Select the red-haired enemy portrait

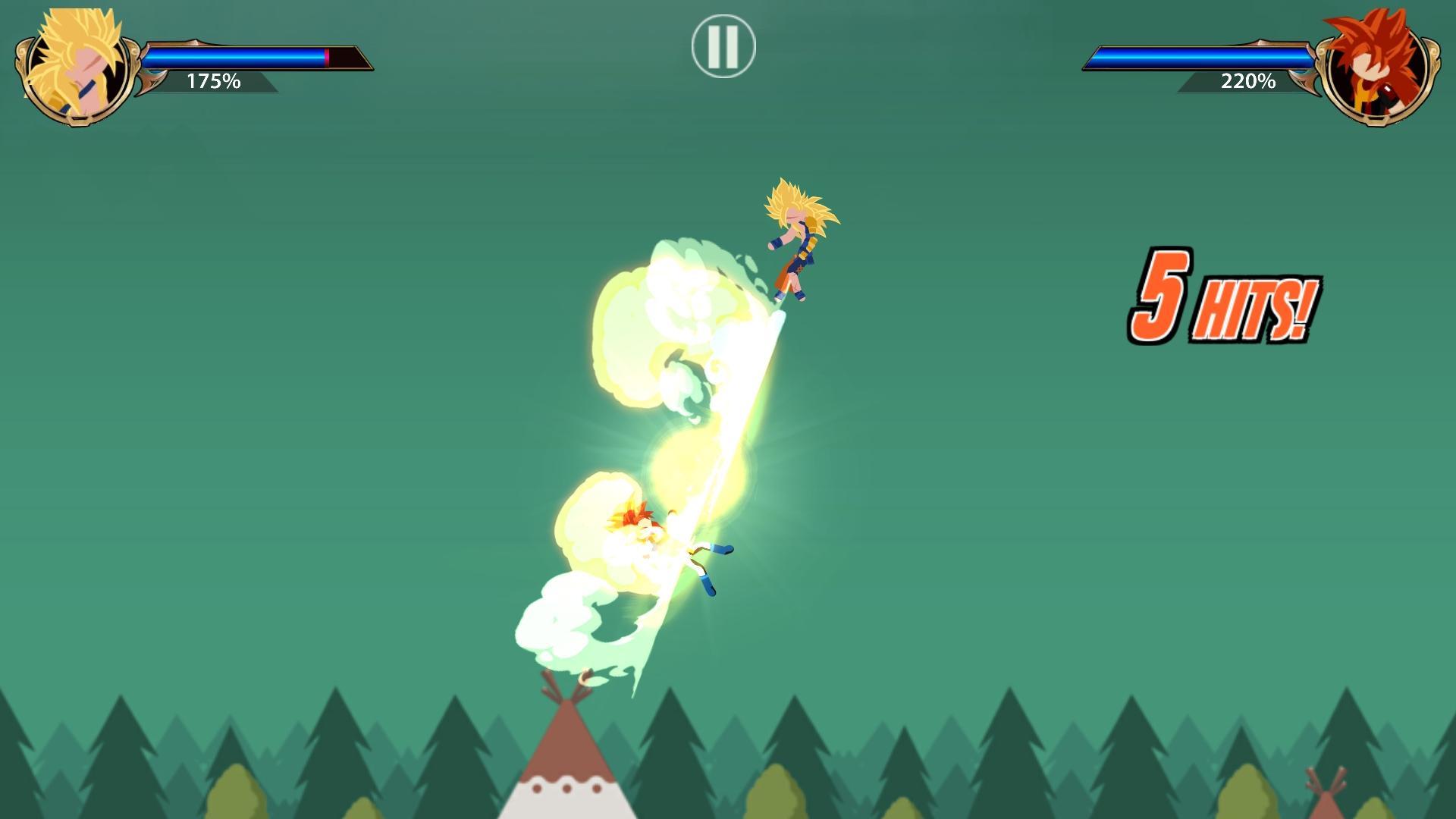(x=1376, y=68)
